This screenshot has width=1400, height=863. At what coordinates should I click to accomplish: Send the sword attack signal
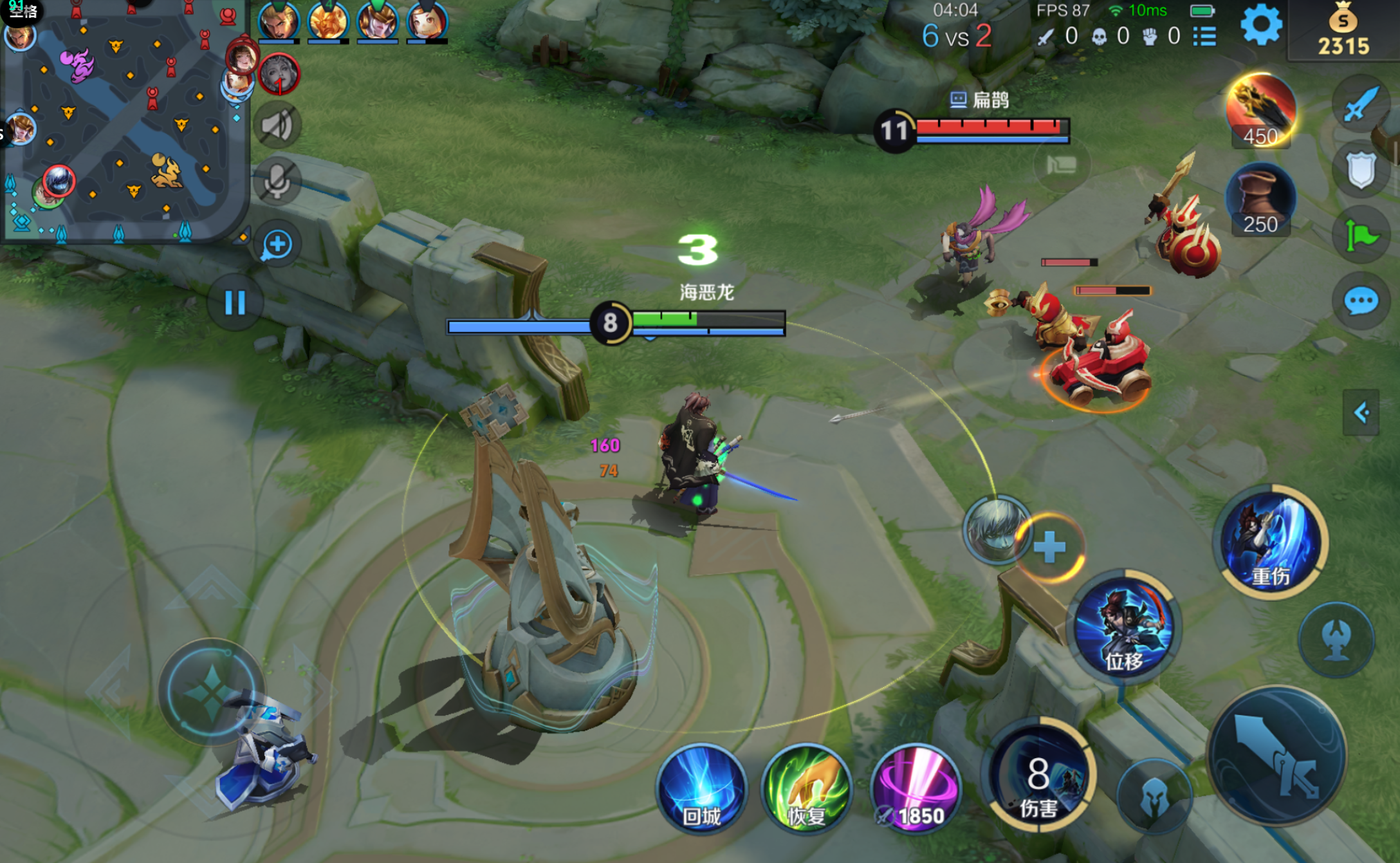1361,104
